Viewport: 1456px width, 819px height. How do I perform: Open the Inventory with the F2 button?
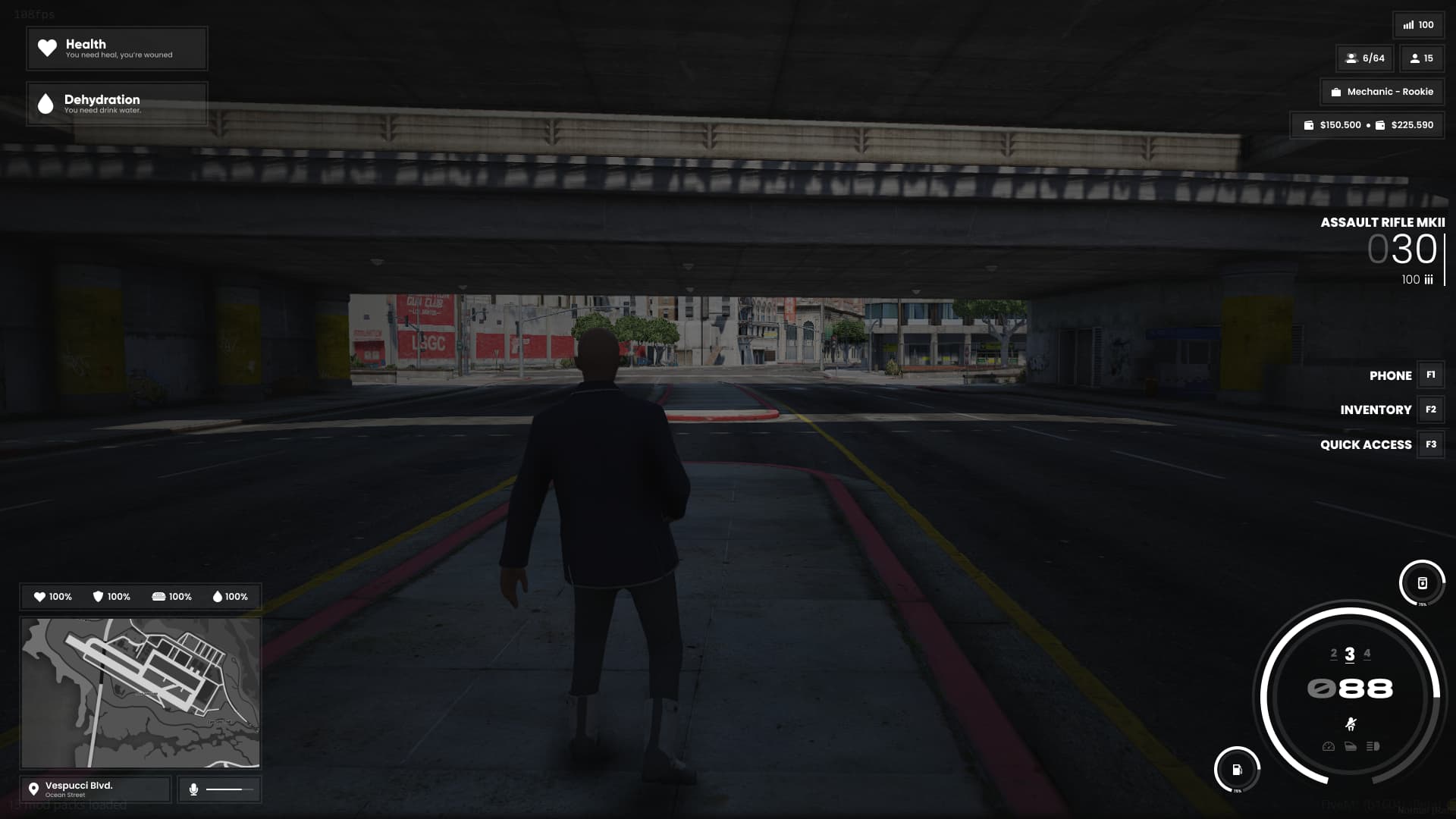coord(1430,409)
